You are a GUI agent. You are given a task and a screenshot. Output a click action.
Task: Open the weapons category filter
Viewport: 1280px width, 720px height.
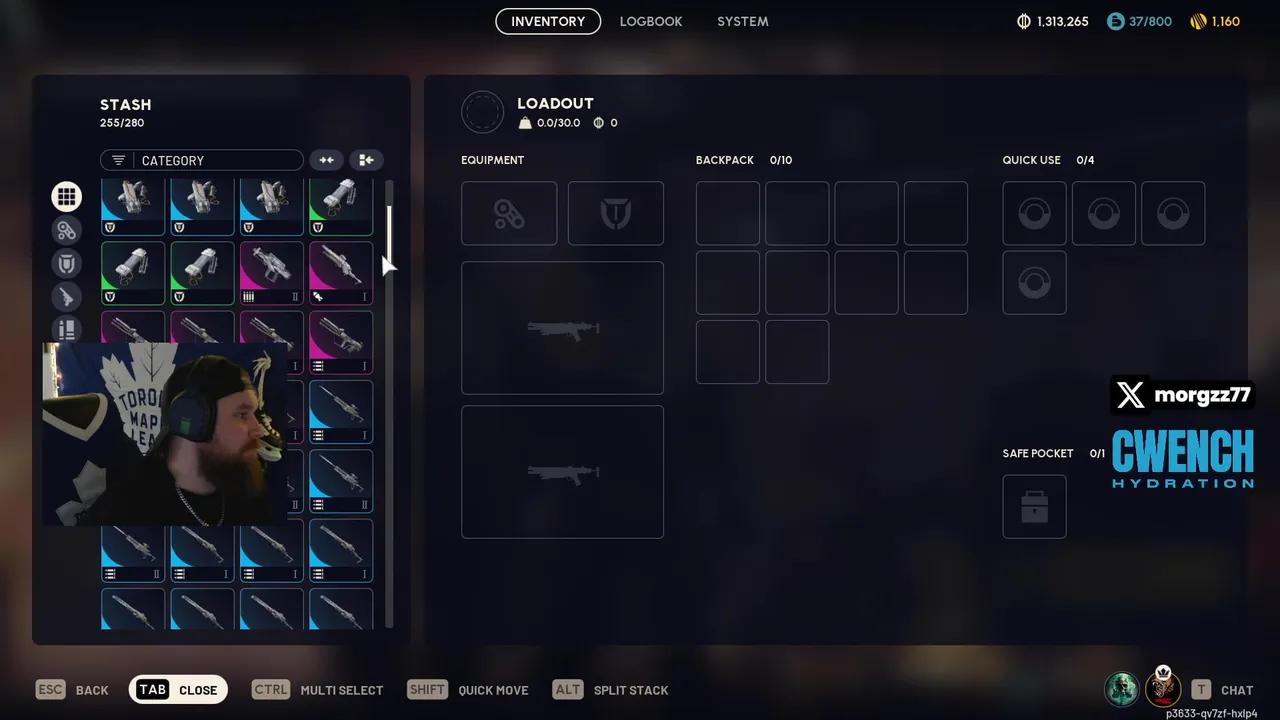tap(66, 296)
